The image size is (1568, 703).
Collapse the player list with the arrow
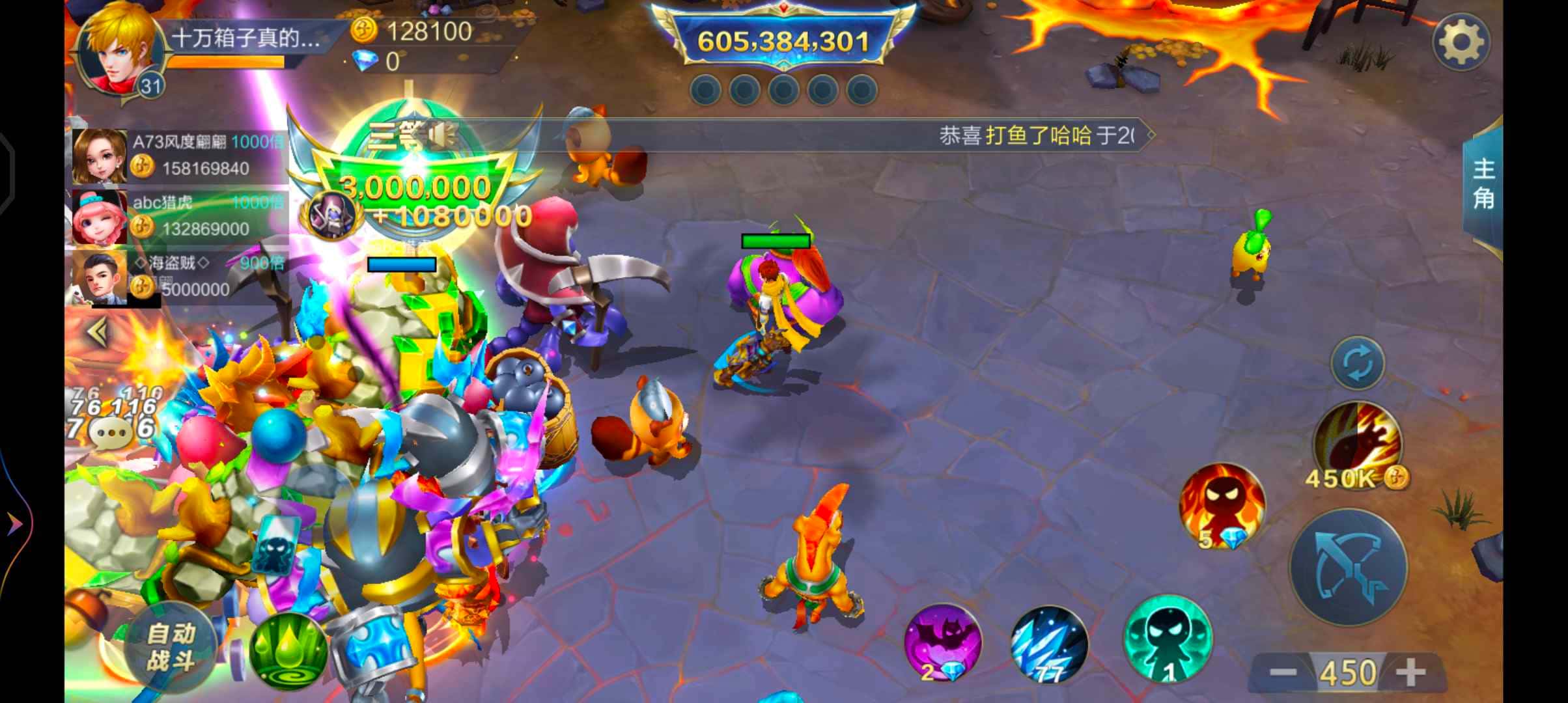98,332
